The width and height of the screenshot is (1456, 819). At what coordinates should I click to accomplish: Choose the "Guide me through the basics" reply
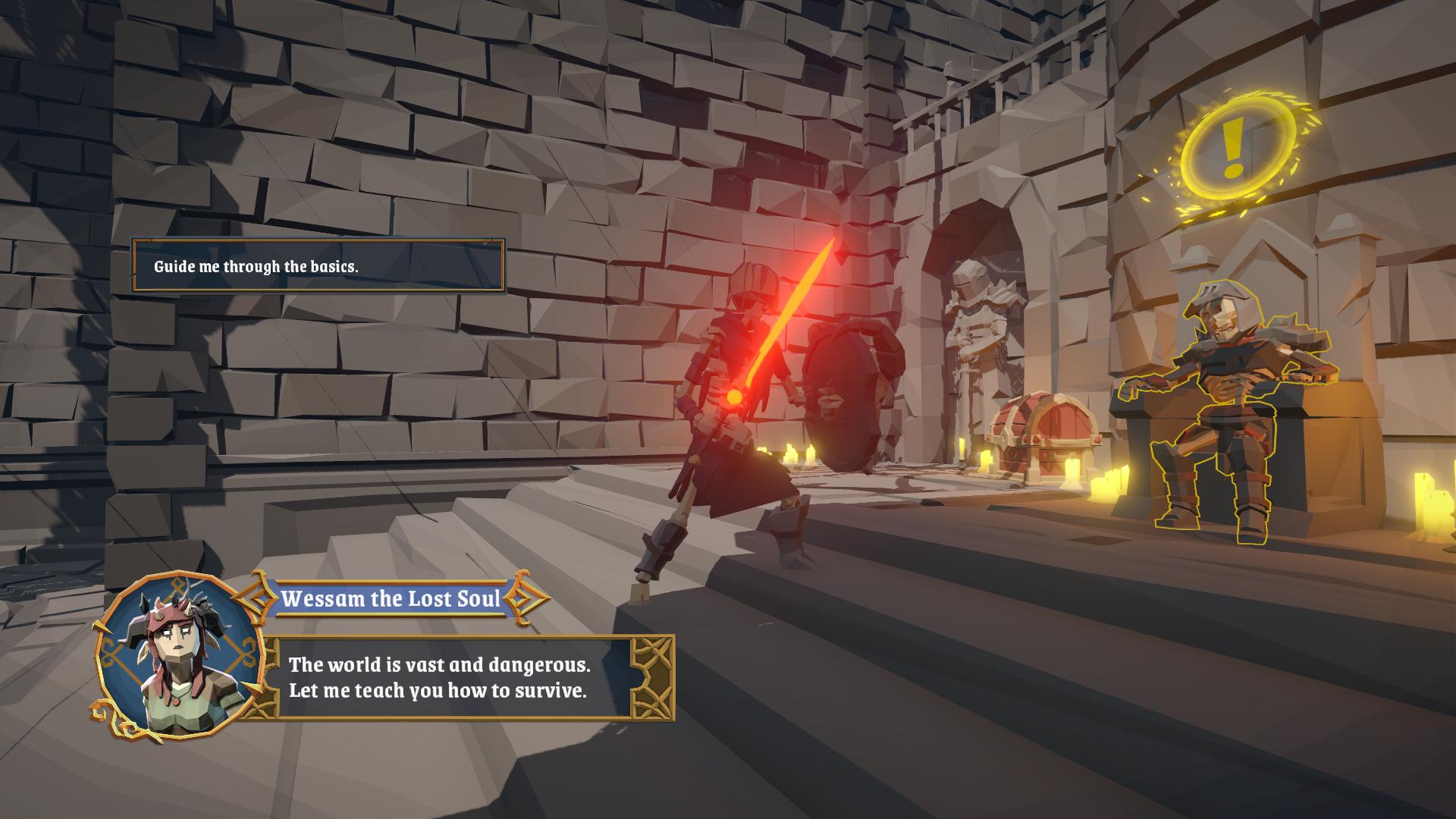click(x=318, y=266)
